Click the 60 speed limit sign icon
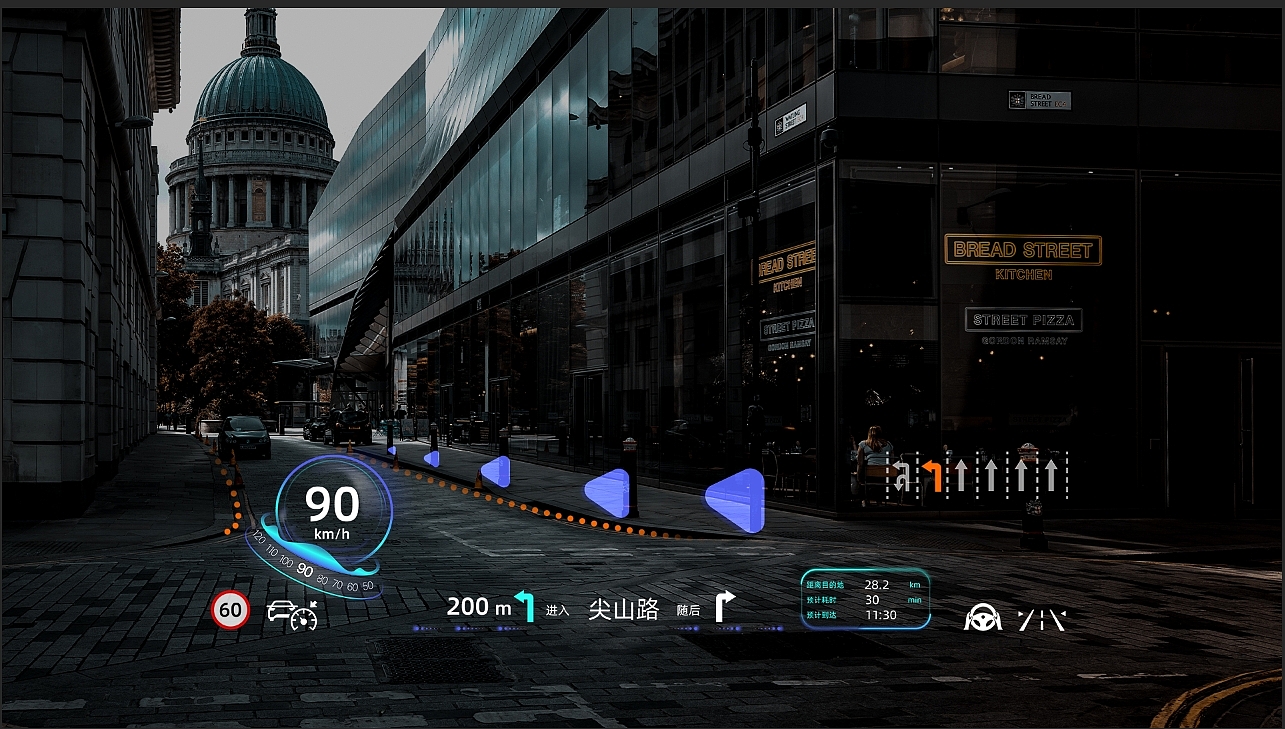The width and height of the screenshot is (1285, 729). coord(231,610)
